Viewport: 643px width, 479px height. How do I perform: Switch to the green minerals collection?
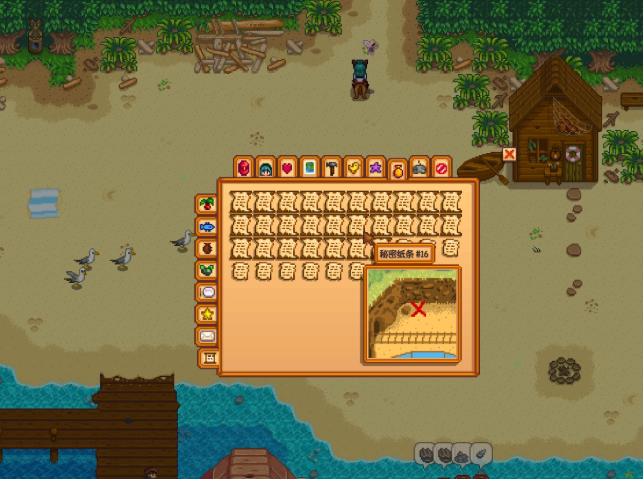point(207,270)
